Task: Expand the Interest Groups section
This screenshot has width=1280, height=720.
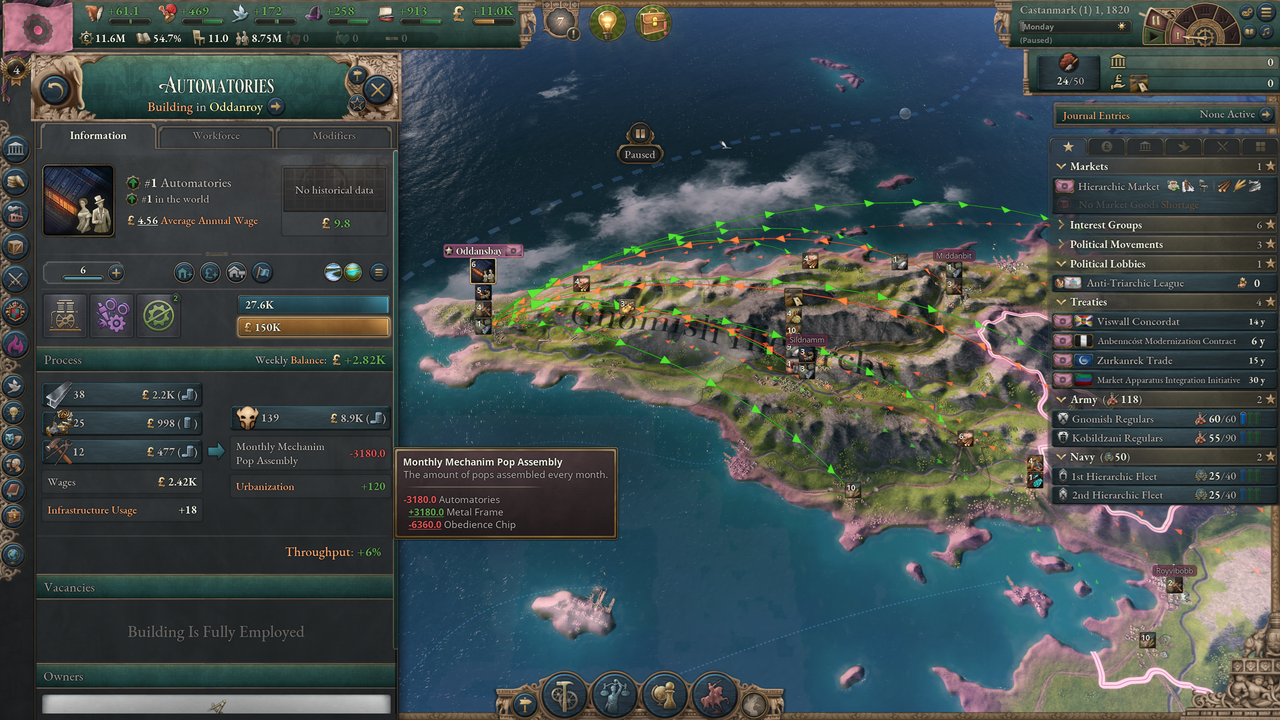Action: [1105, 225]
